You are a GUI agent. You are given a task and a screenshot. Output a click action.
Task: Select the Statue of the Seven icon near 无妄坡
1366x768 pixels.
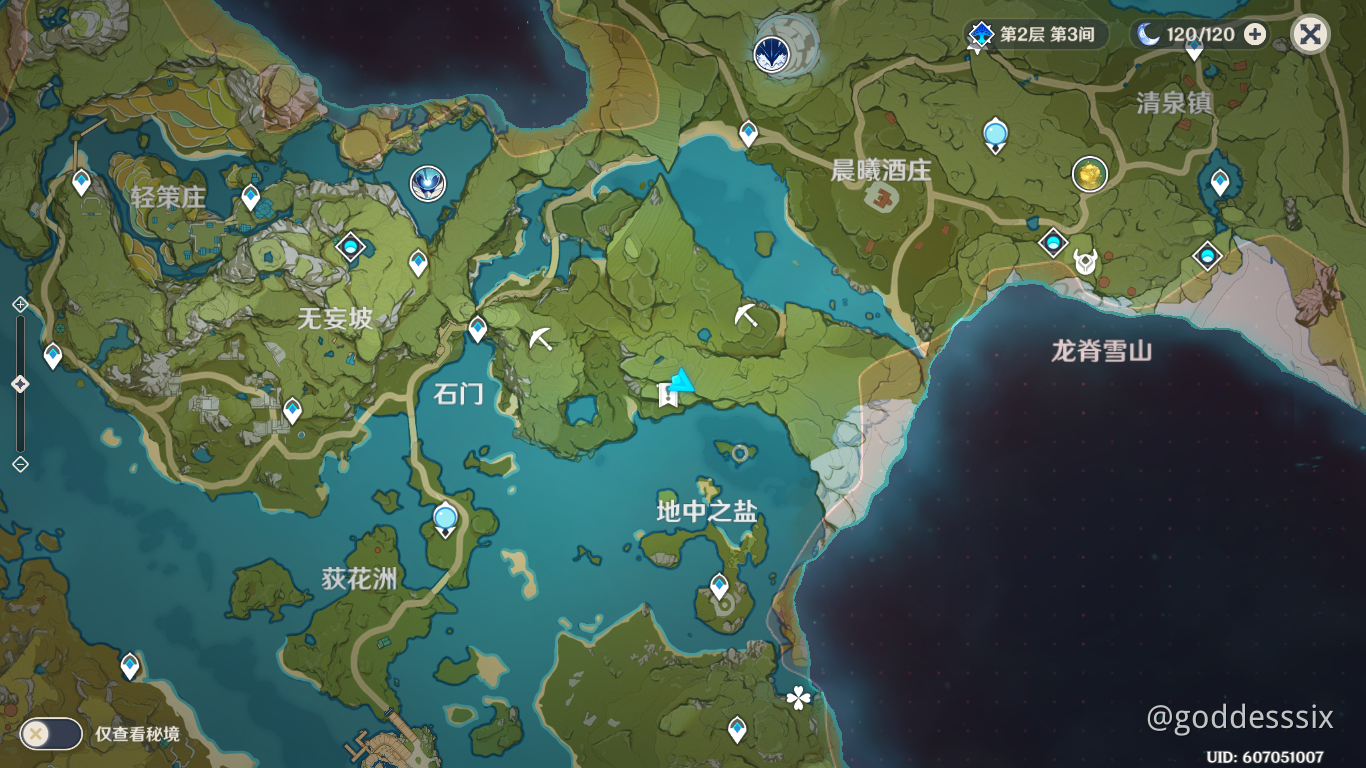click(427, 182)
